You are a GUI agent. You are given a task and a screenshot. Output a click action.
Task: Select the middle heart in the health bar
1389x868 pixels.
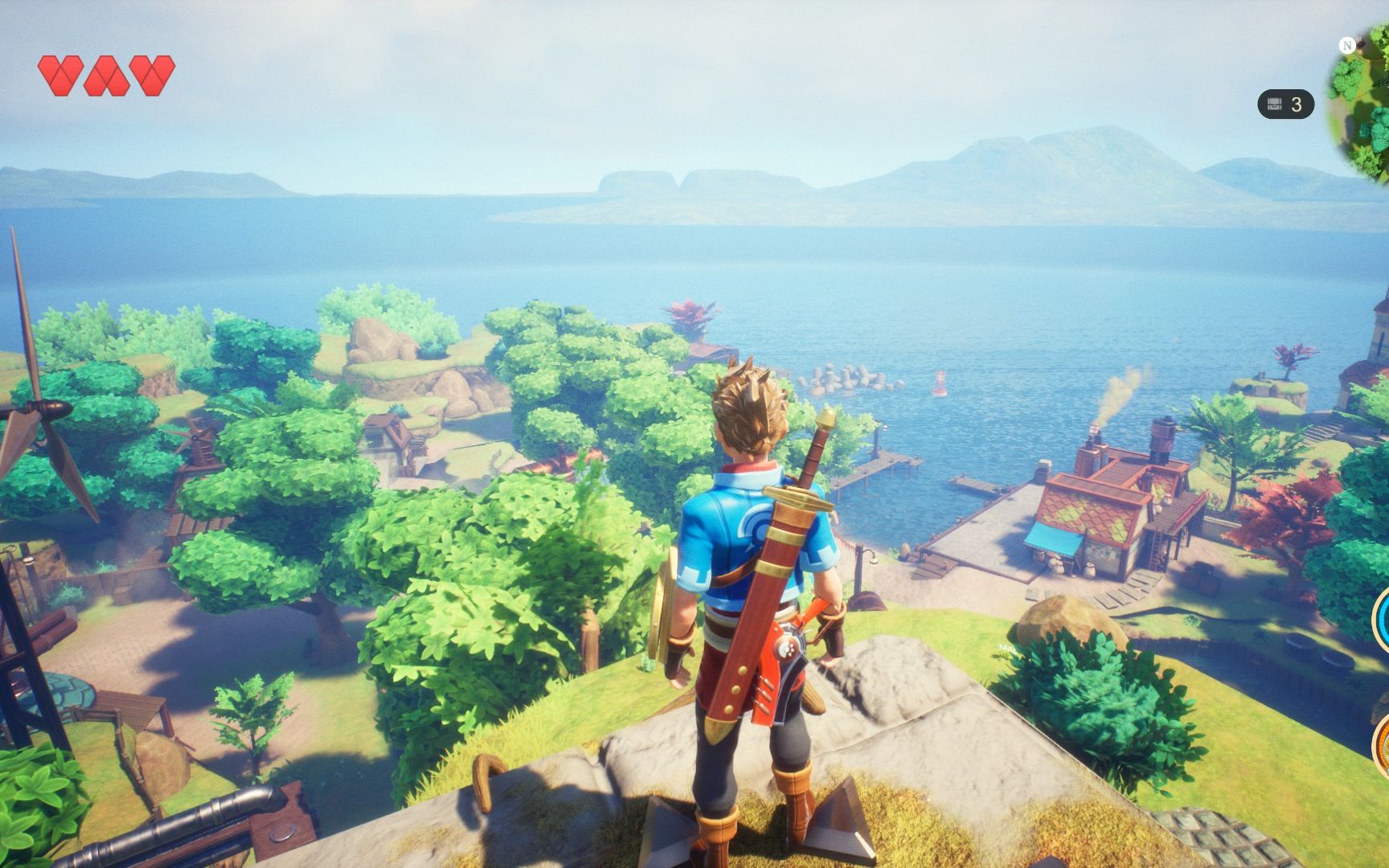(x=109, y=75)
